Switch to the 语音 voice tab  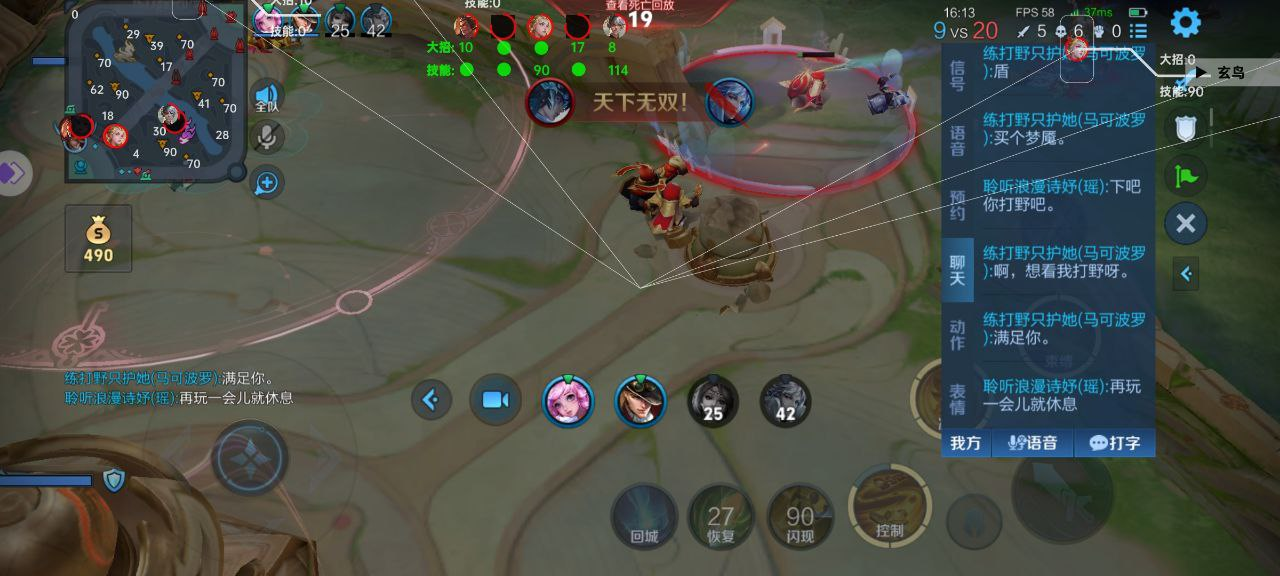point(957,140)
